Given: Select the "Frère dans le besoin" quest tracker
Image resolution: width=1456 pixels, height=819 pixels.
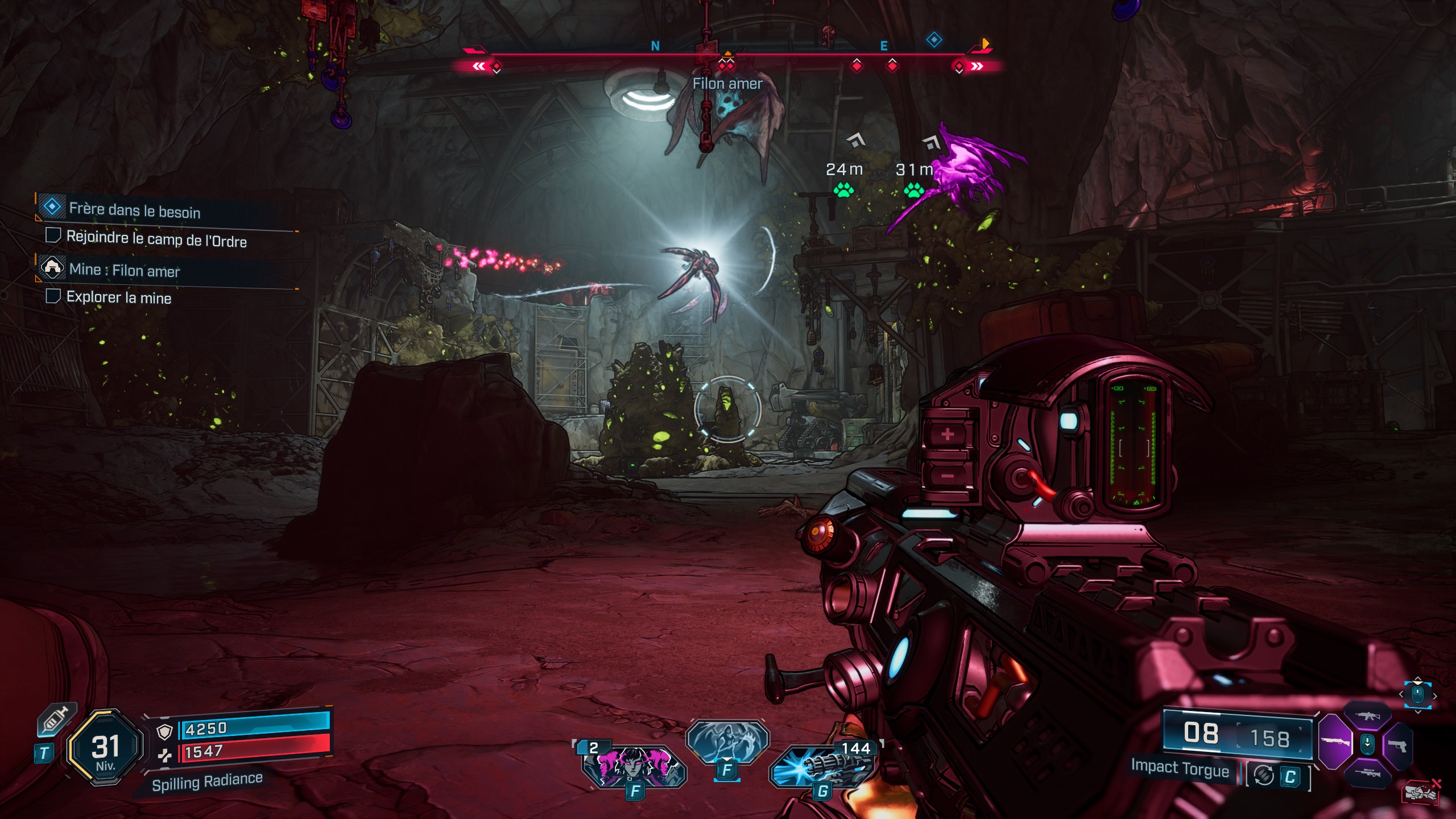Looking at the screenshot, I should pos(134,210).
